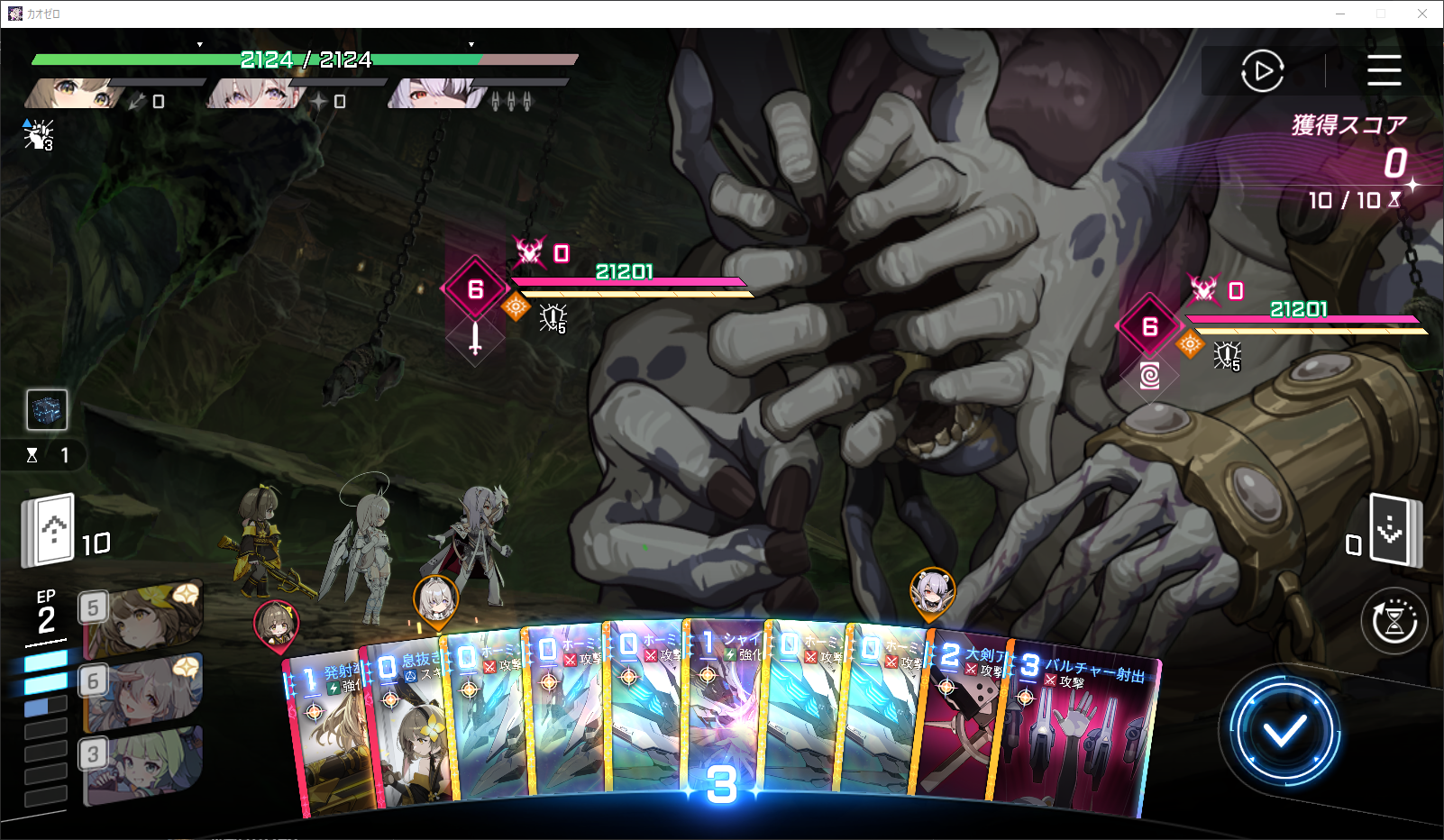Screen dimensions: 1444x840
Task: Activate the brown-haired character's ego skill costing 5
Action: click(144, 618)
